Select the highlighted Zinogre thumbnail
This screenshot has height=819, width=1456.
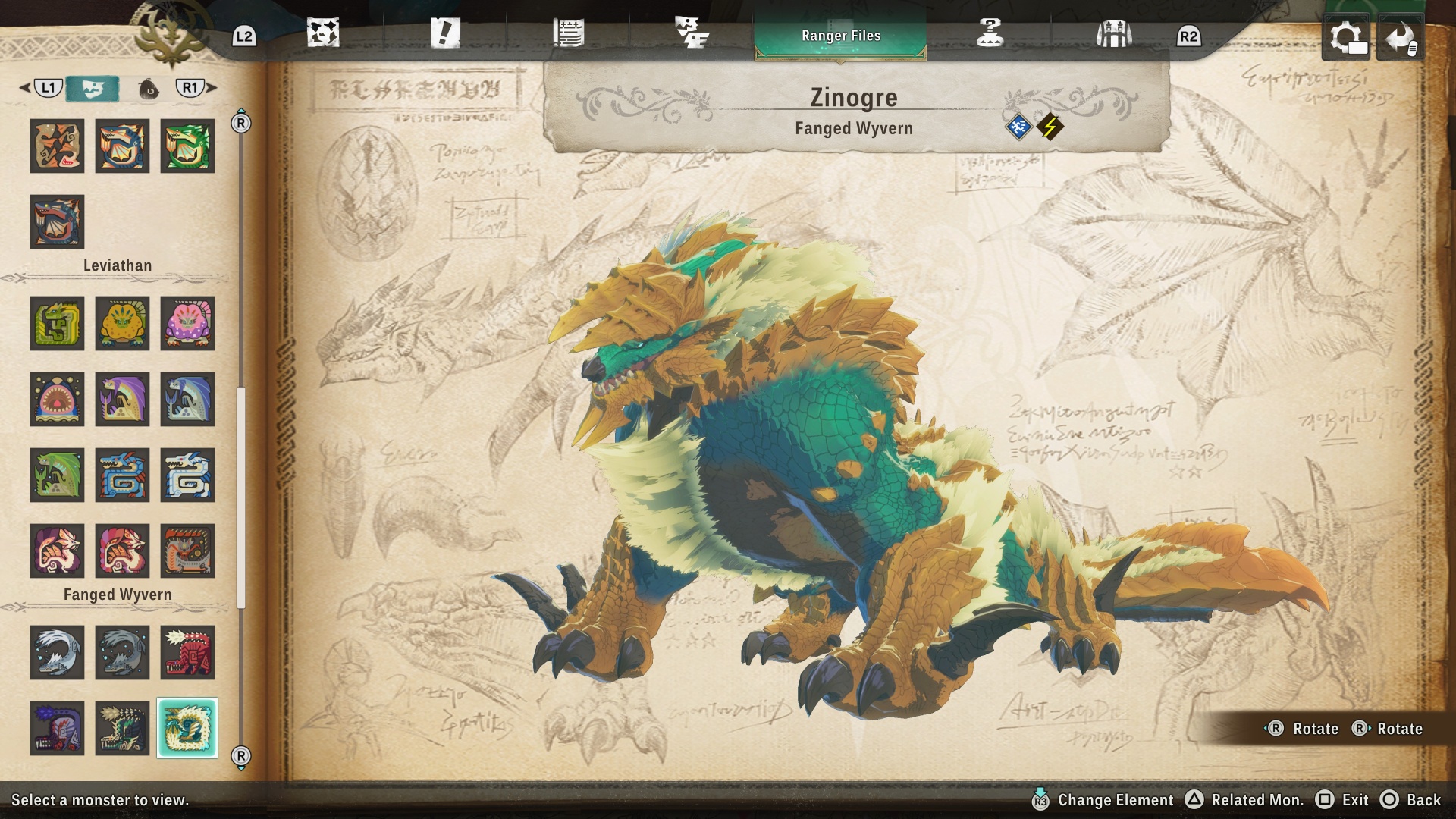(187, 730)
